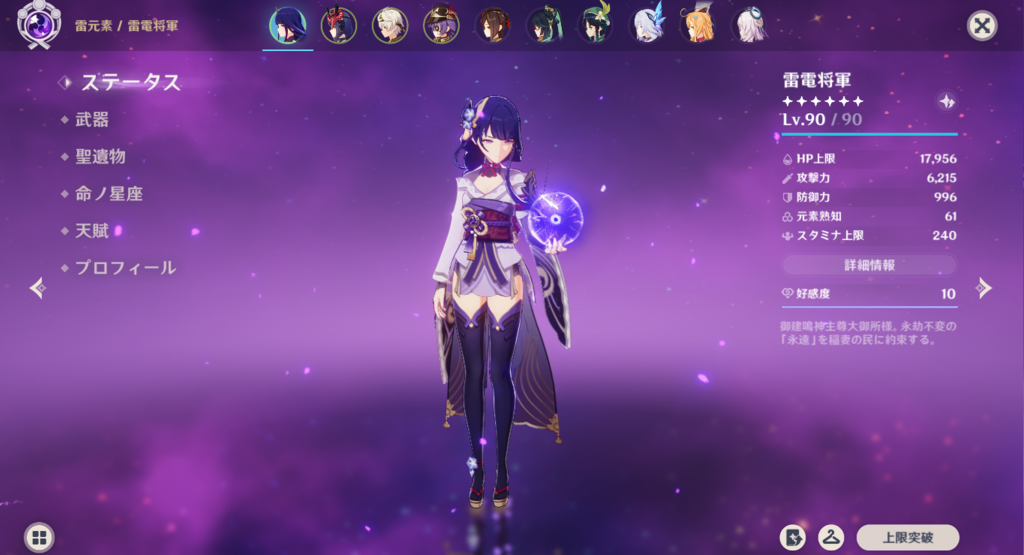Switch to the 命ノ星座 (Constellation) page

coord(108,194)
